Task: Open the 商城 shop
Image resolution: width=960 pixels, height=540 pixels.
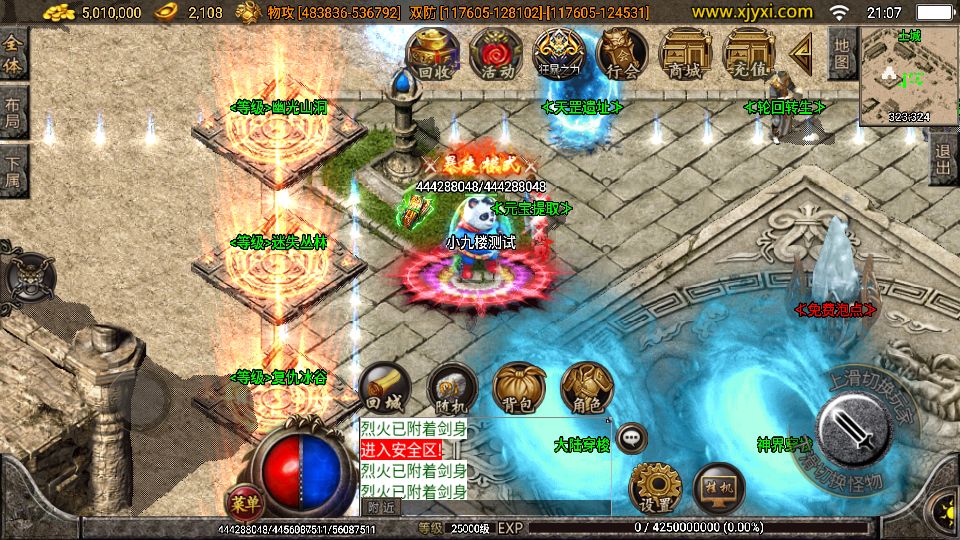Action: tap(685, 54)
